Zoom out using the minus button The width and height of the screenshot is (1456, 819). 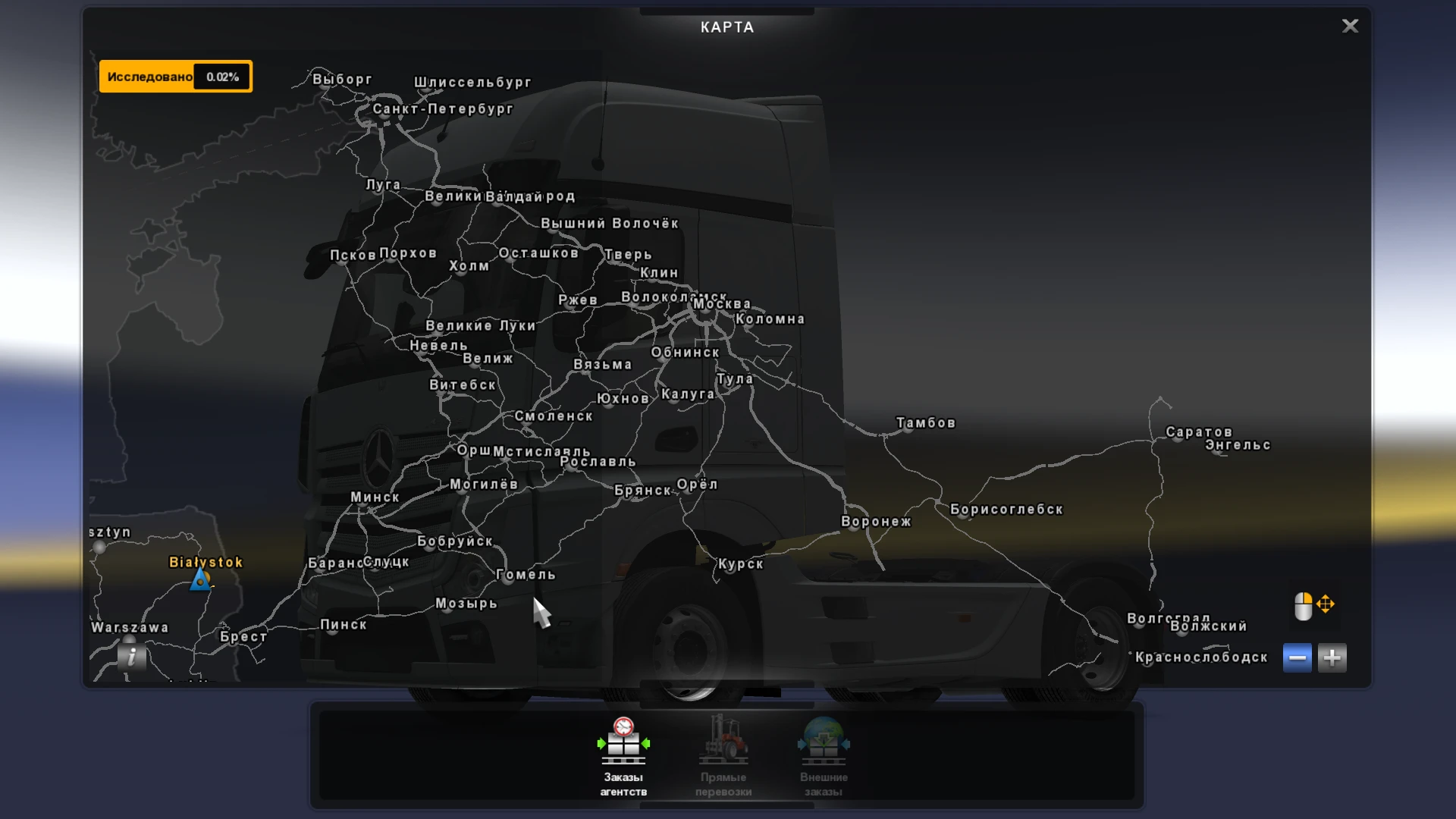coord(1298,657)
